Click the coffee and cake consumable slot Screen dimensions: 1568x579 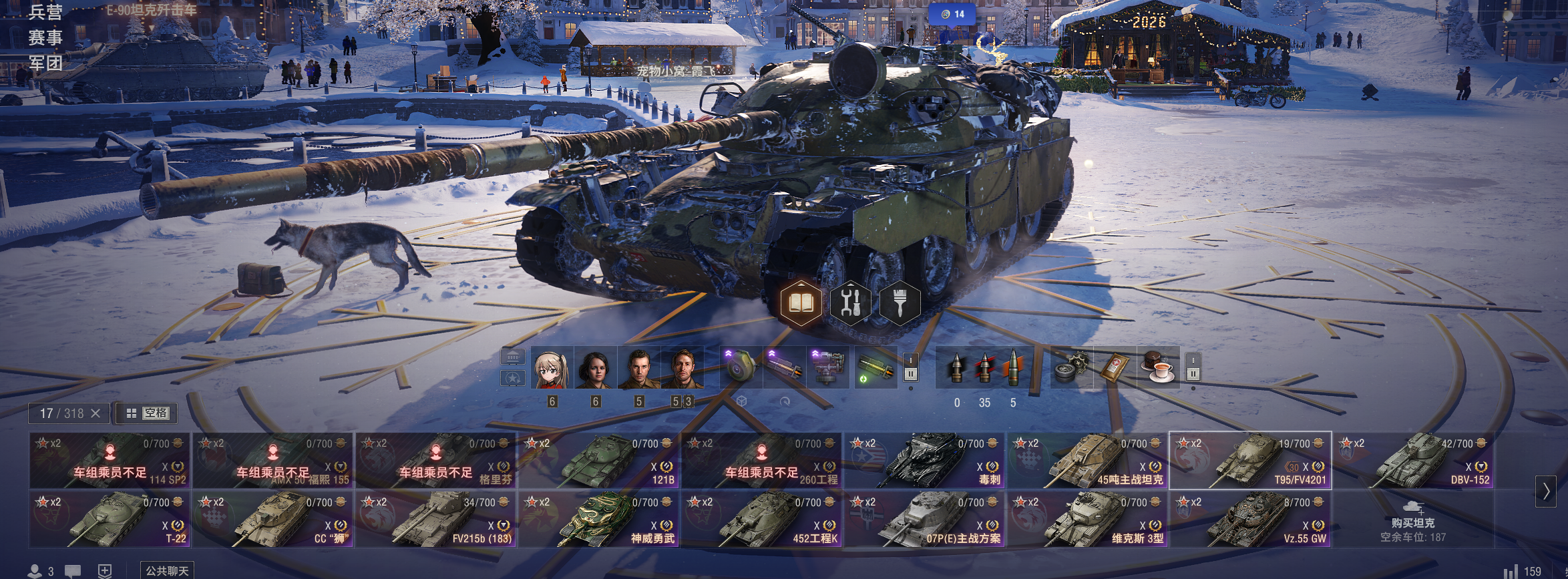click(1159, 368)
